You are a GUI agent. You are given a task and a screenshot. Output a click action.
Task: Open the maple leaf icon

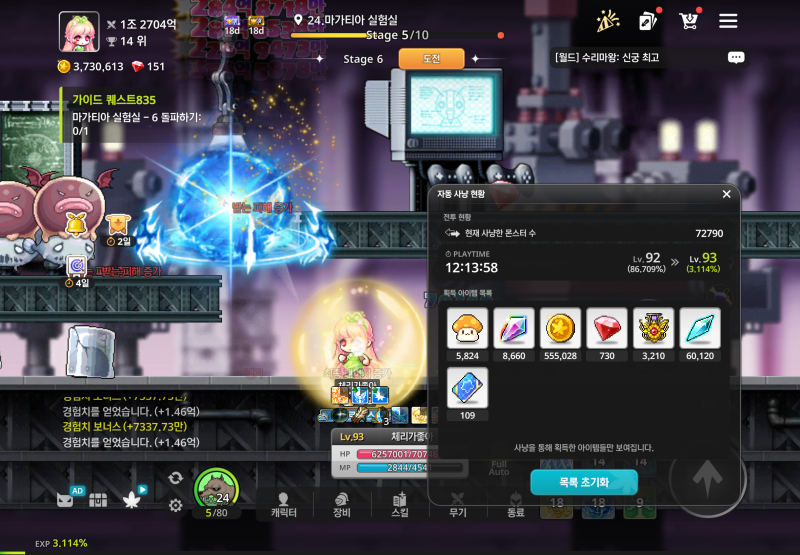(x=129, y=499)
